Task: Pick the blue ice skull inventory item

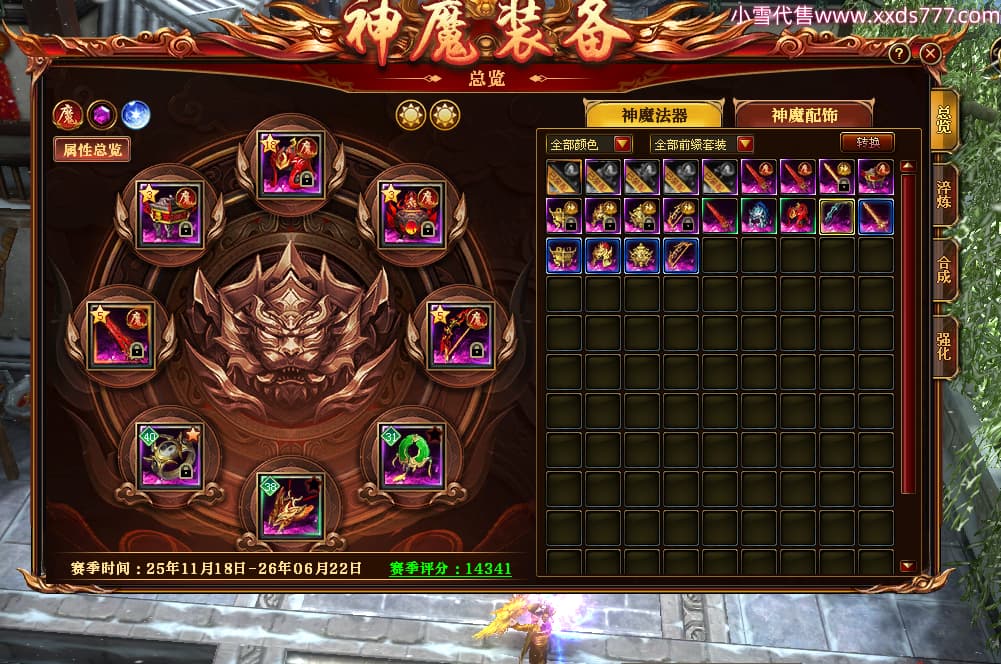Action: (759, 216)
